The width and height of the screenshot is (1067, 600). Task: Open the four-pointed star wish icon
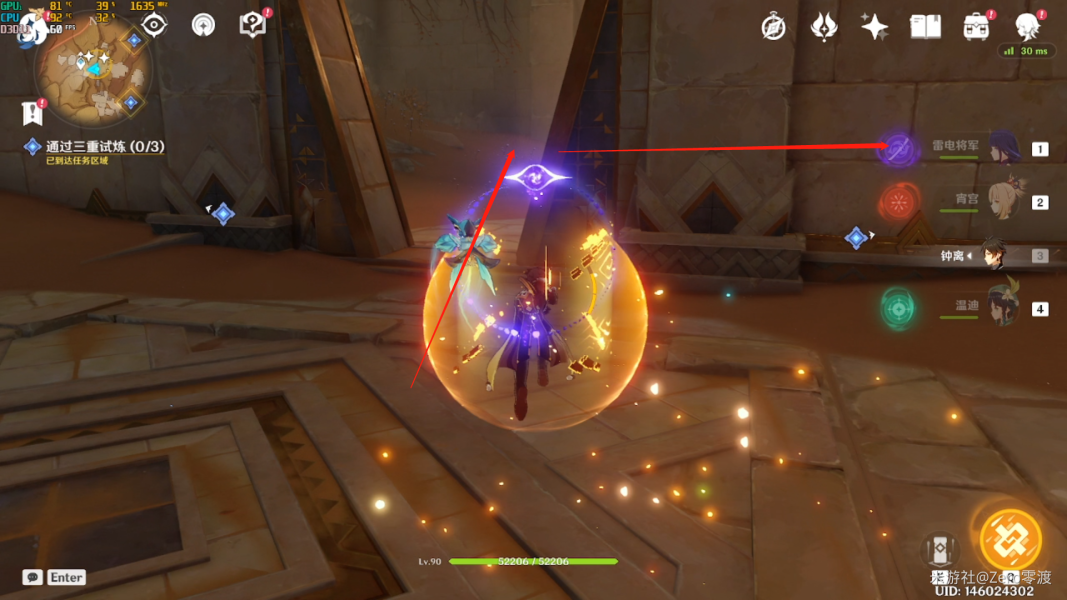click(874, 27)
